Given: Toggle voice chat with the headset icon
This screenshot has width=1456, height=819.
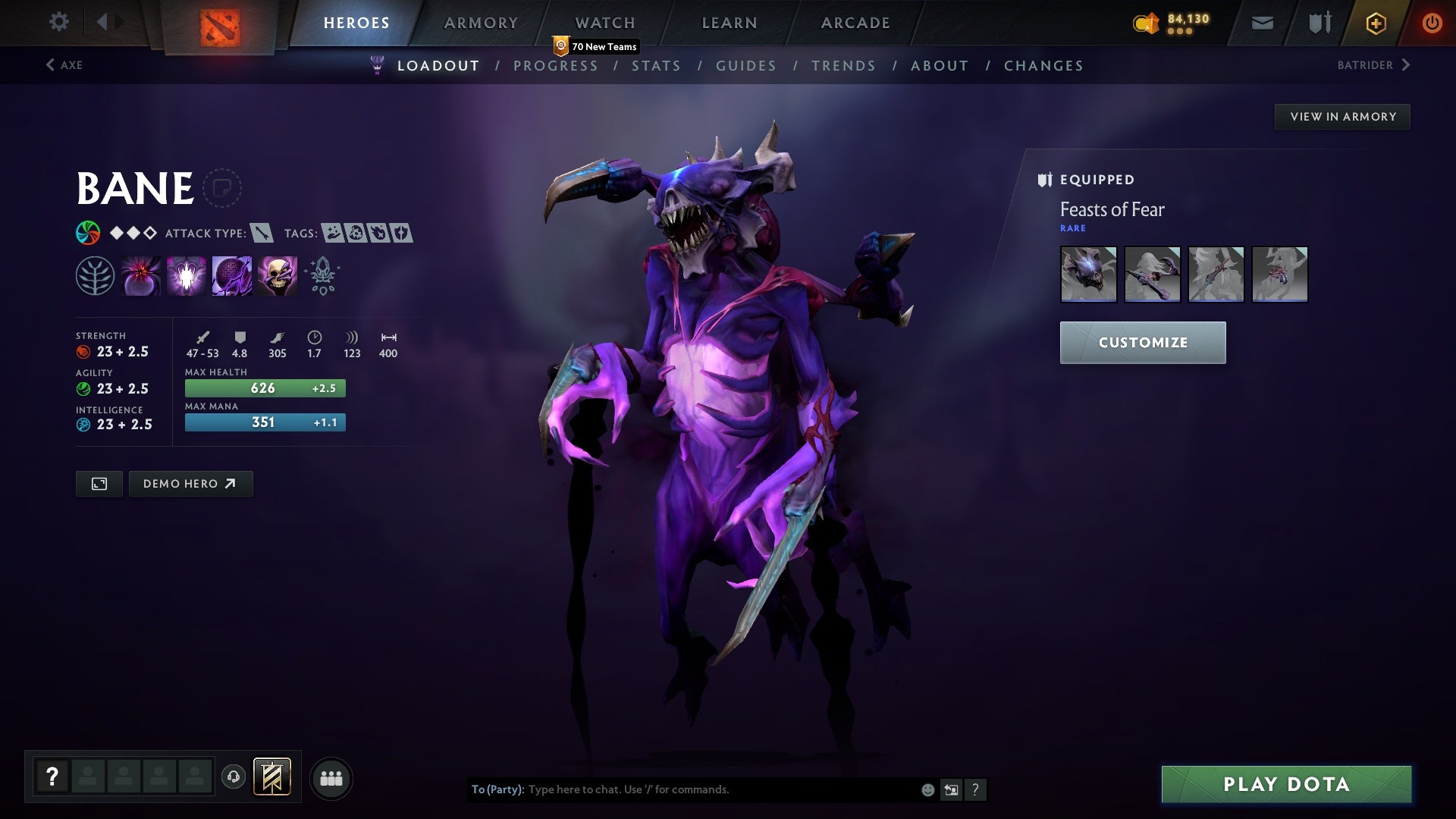Looking at the screenshot, I should (x=234, y=777).
